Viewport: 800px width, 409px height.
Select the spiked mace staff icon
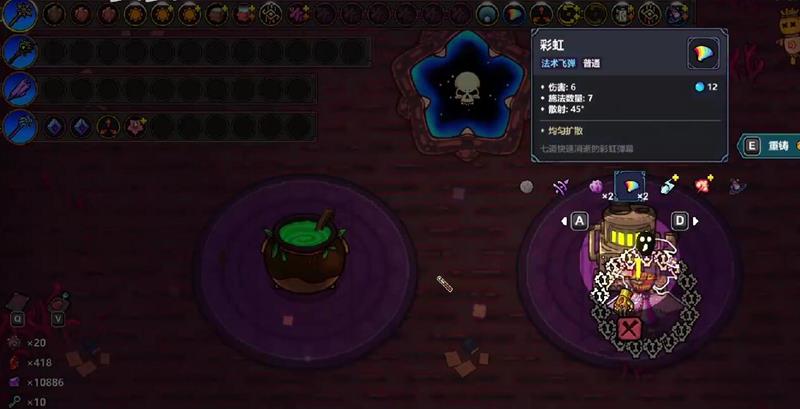click(20, 52)
